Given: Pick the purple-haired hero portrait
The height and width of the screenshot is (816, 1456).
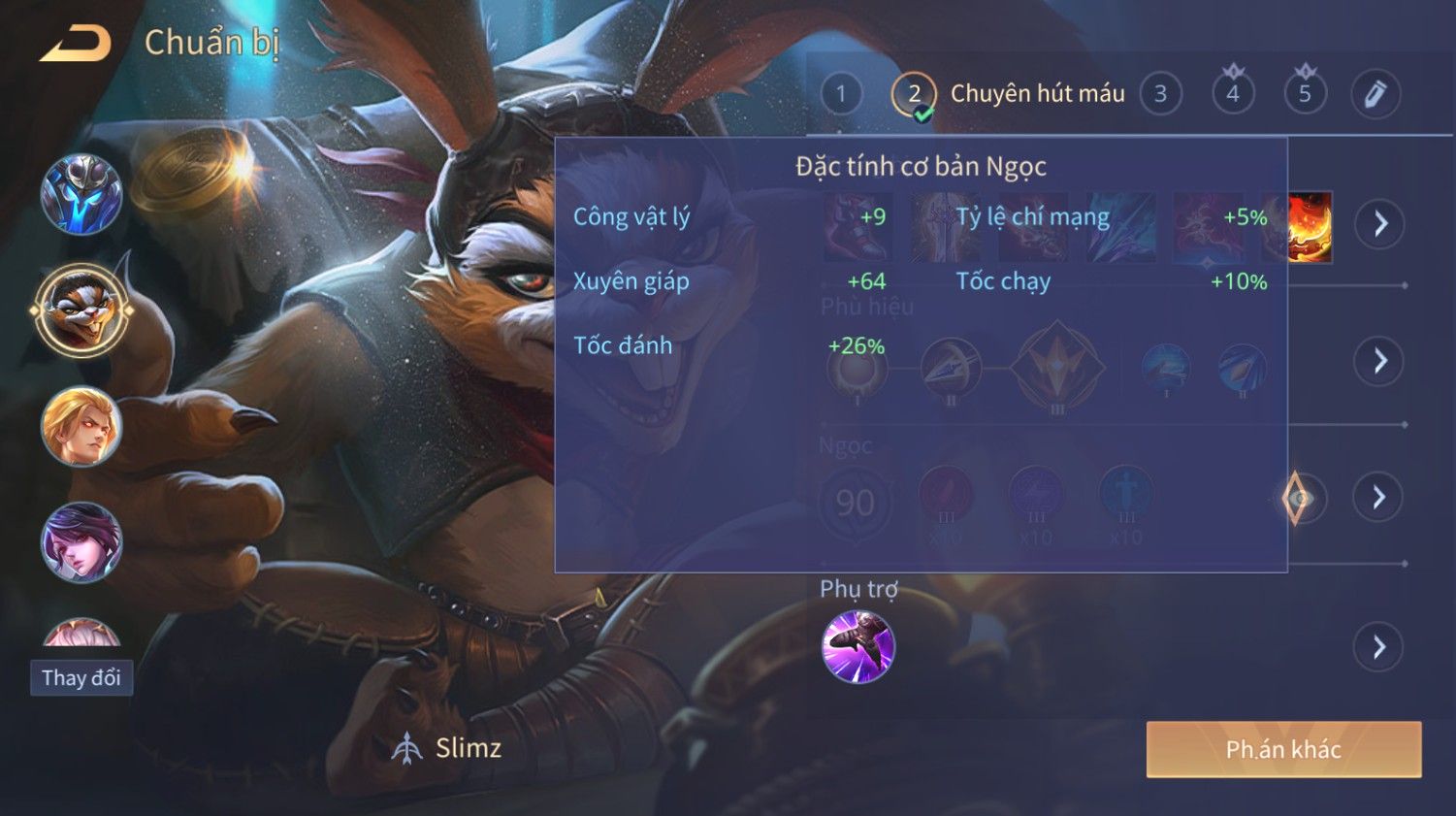Looking at the screenshot, I should (x=81, y=542).
